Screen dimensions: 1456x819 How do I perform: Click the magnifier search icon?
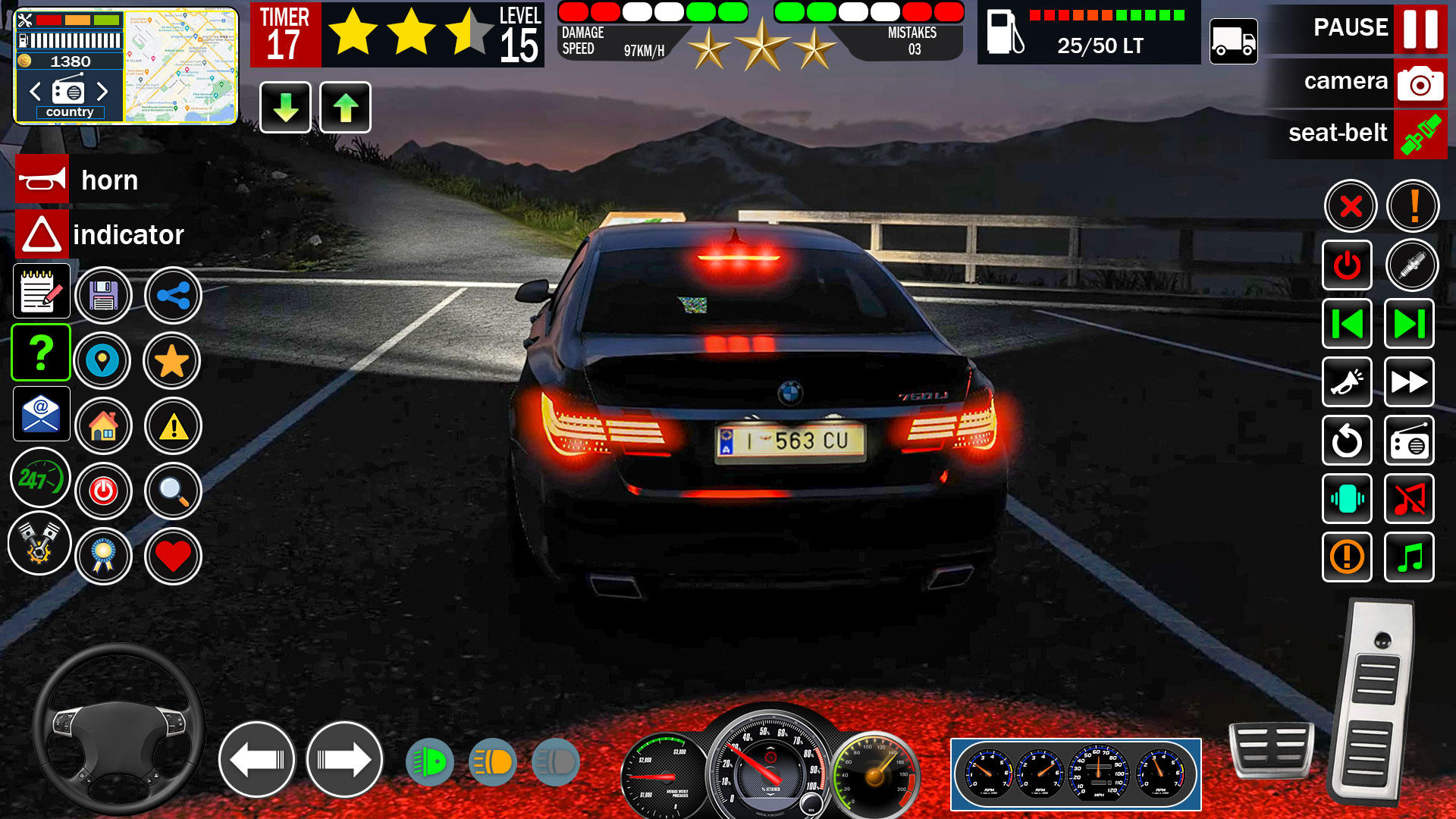click(172, 491)
